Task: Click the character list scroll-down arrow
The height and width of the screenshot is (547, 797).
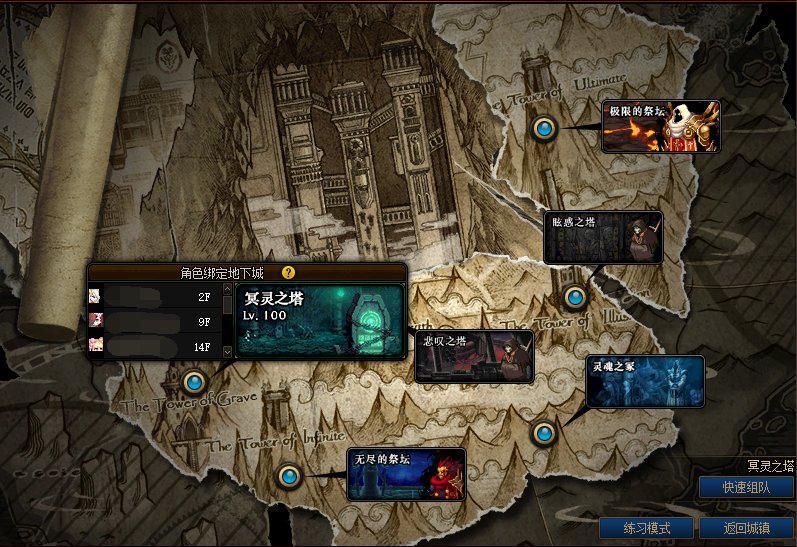Action: click(227, 351)
